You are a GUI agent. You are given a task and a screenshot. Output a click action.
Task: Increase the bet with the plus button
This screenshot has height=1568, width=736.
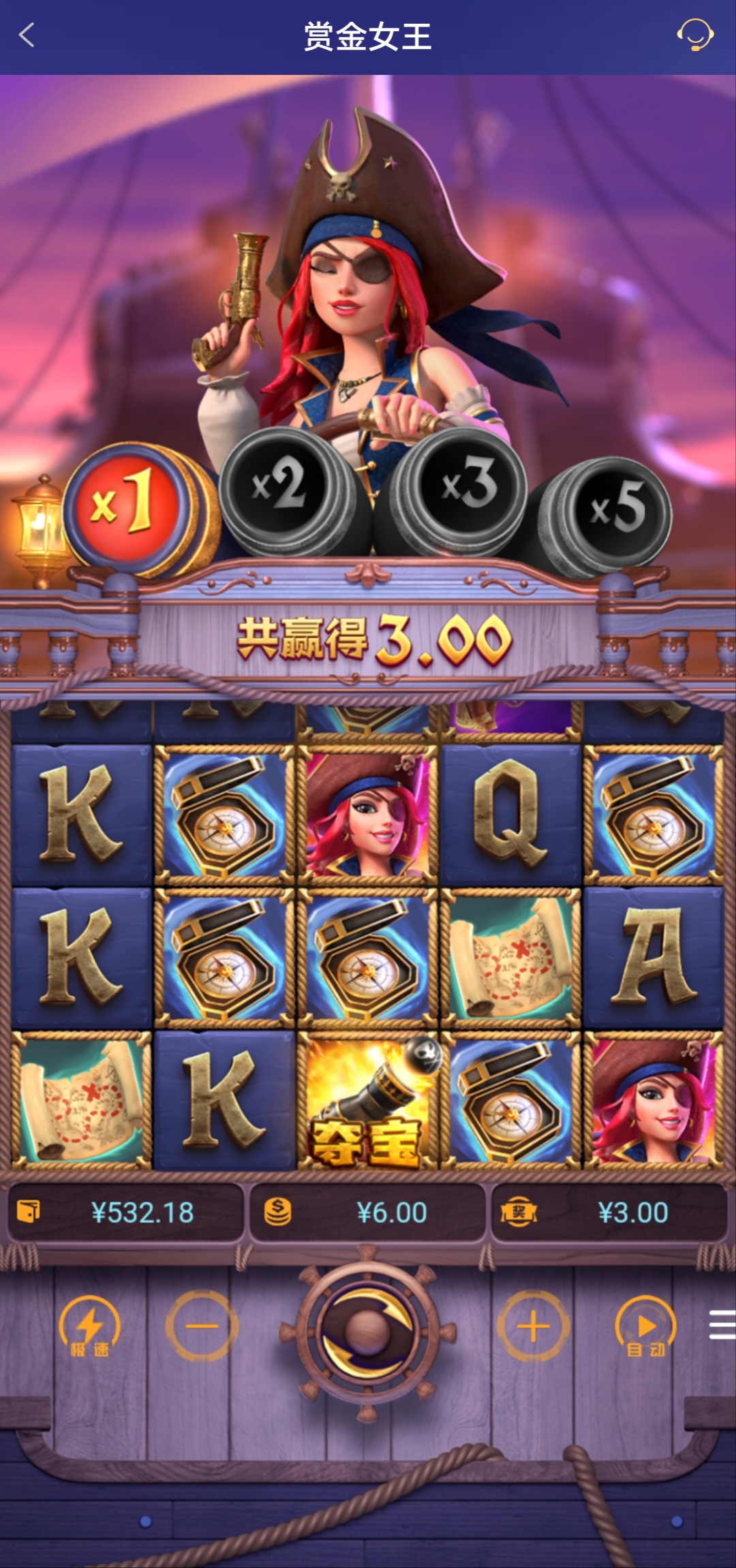(533, 1326)
